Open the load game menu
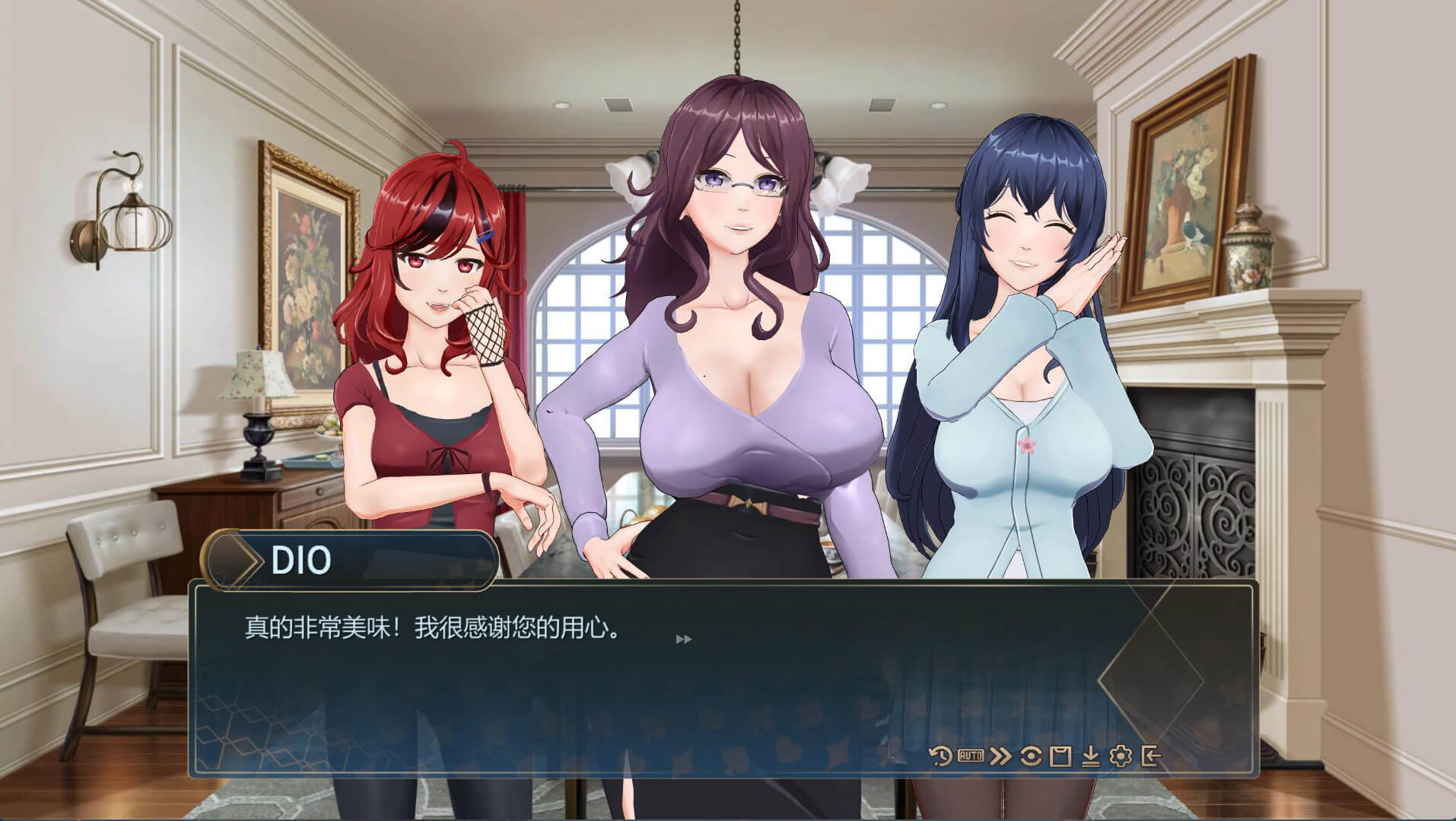Image resolution: width=1456 pixels, height=821 pixels. pos(1090,756)
